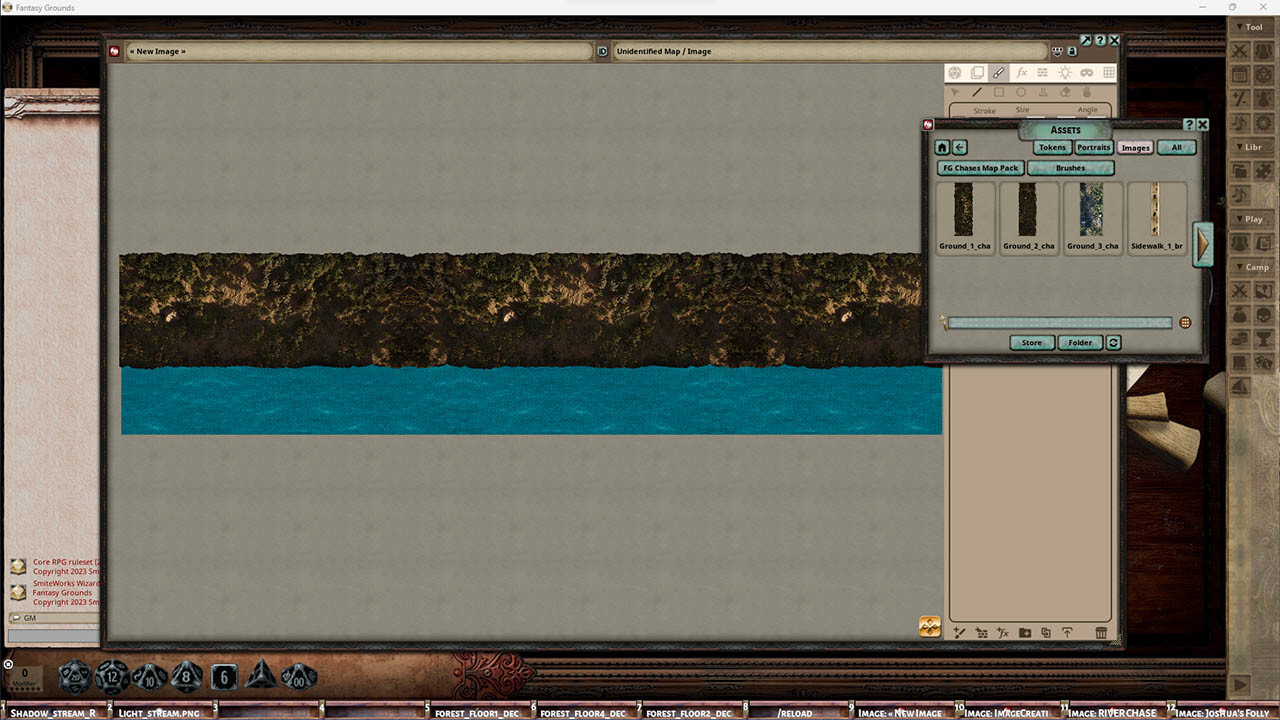Open the layers panel icon
This screenshot has width=1280, height=720.
[977, 72]
